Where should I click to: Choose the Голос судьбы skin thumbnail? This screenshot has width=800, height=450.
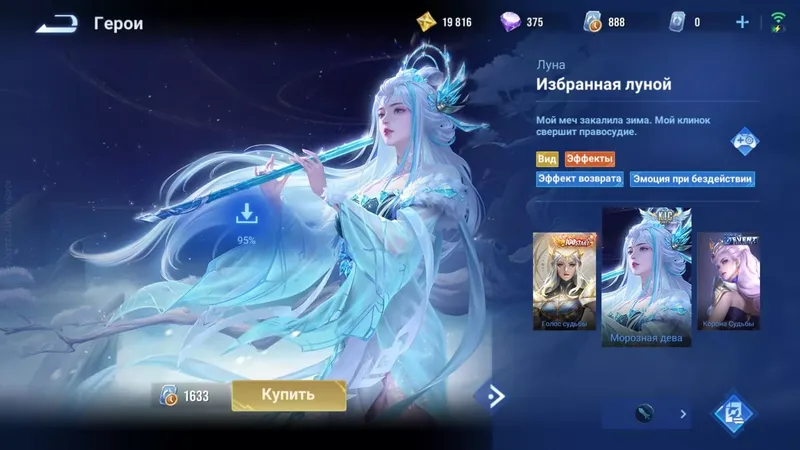click(x=565, y=282)
